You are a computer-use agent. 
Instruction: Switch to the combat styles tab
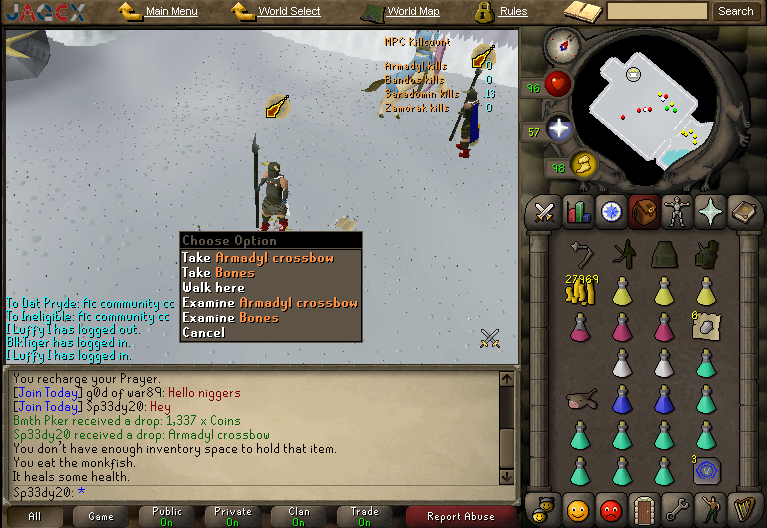[x=544, y=212]
